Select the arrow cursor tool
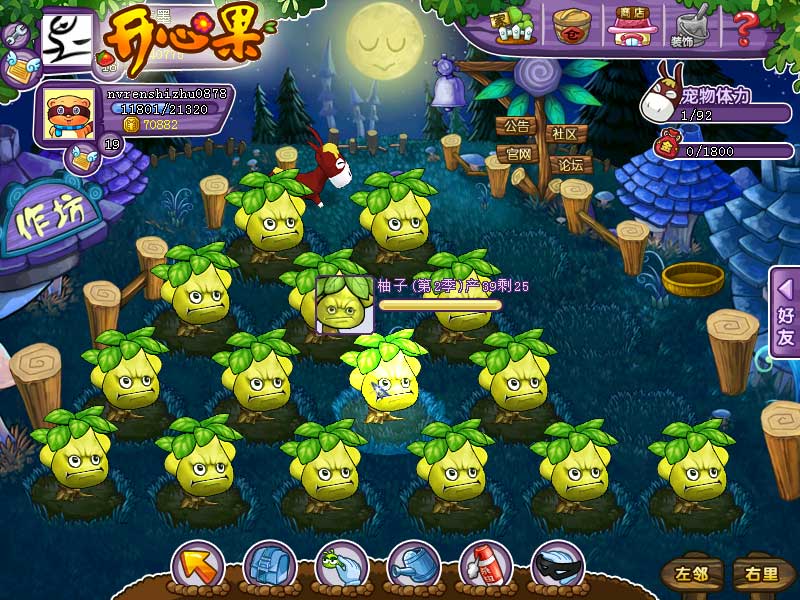The width and height of the screenshot is (800, 600). [x=197, y=567]
